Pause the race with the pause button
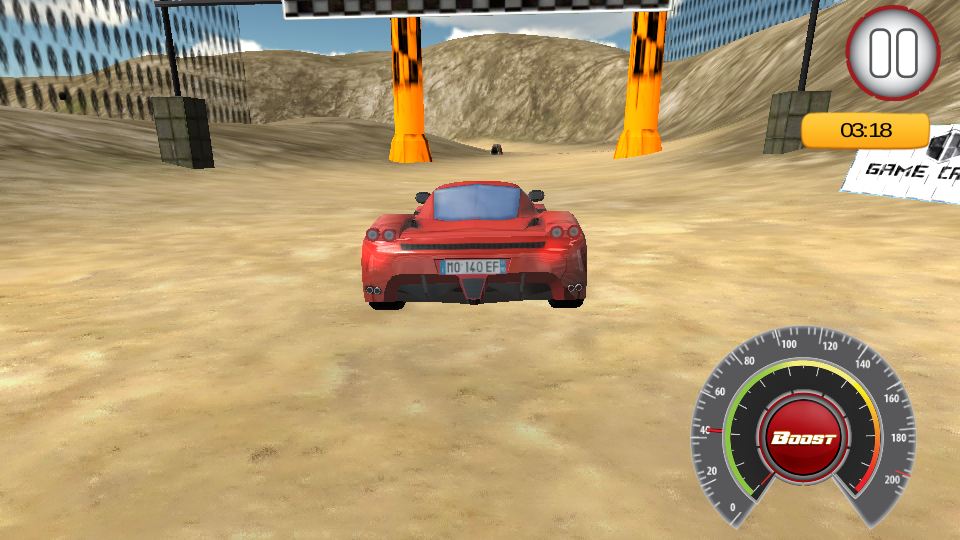Screen dimensions: 960x540 click(x=893, y=53)
